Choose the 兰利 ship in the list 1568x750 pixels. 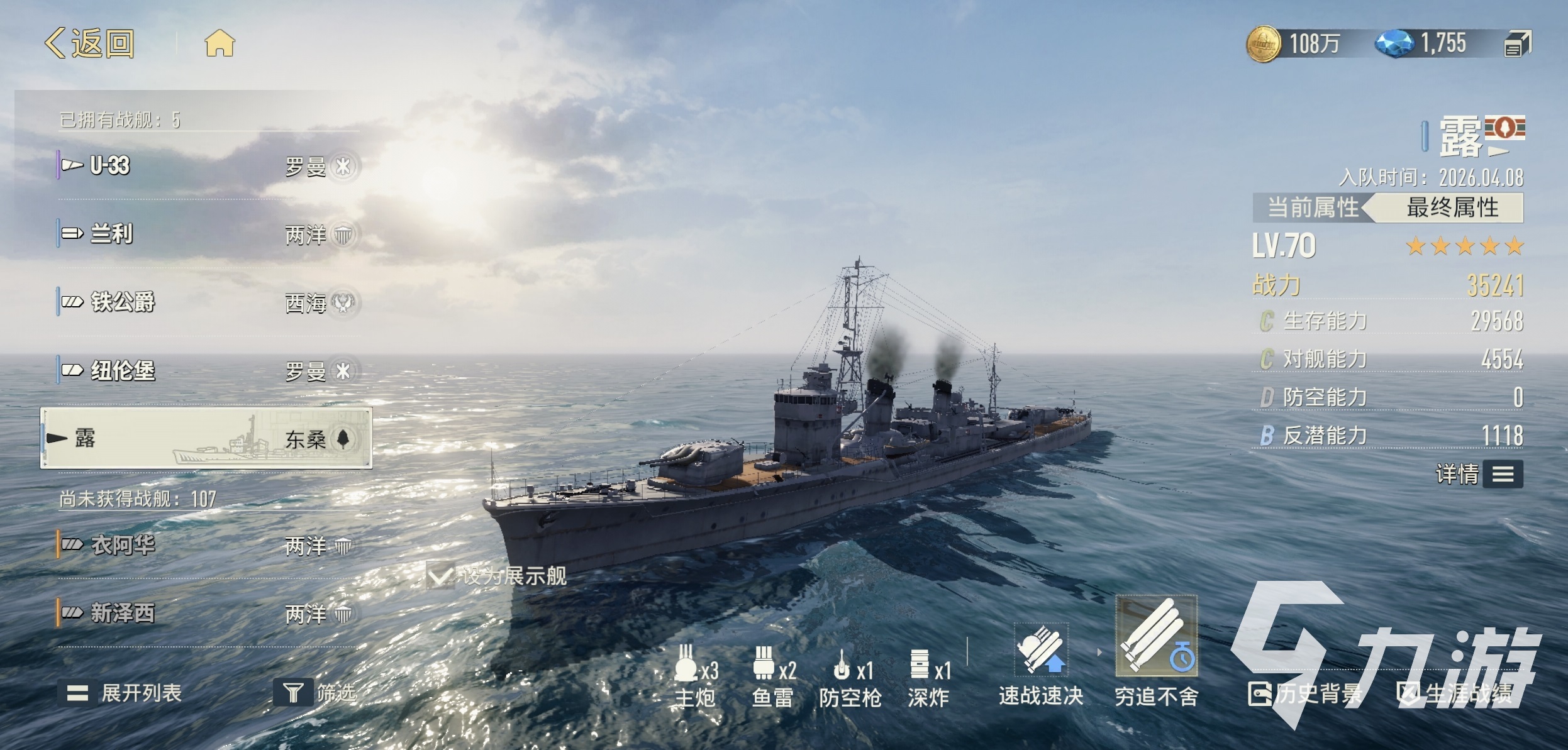[208, 234]
